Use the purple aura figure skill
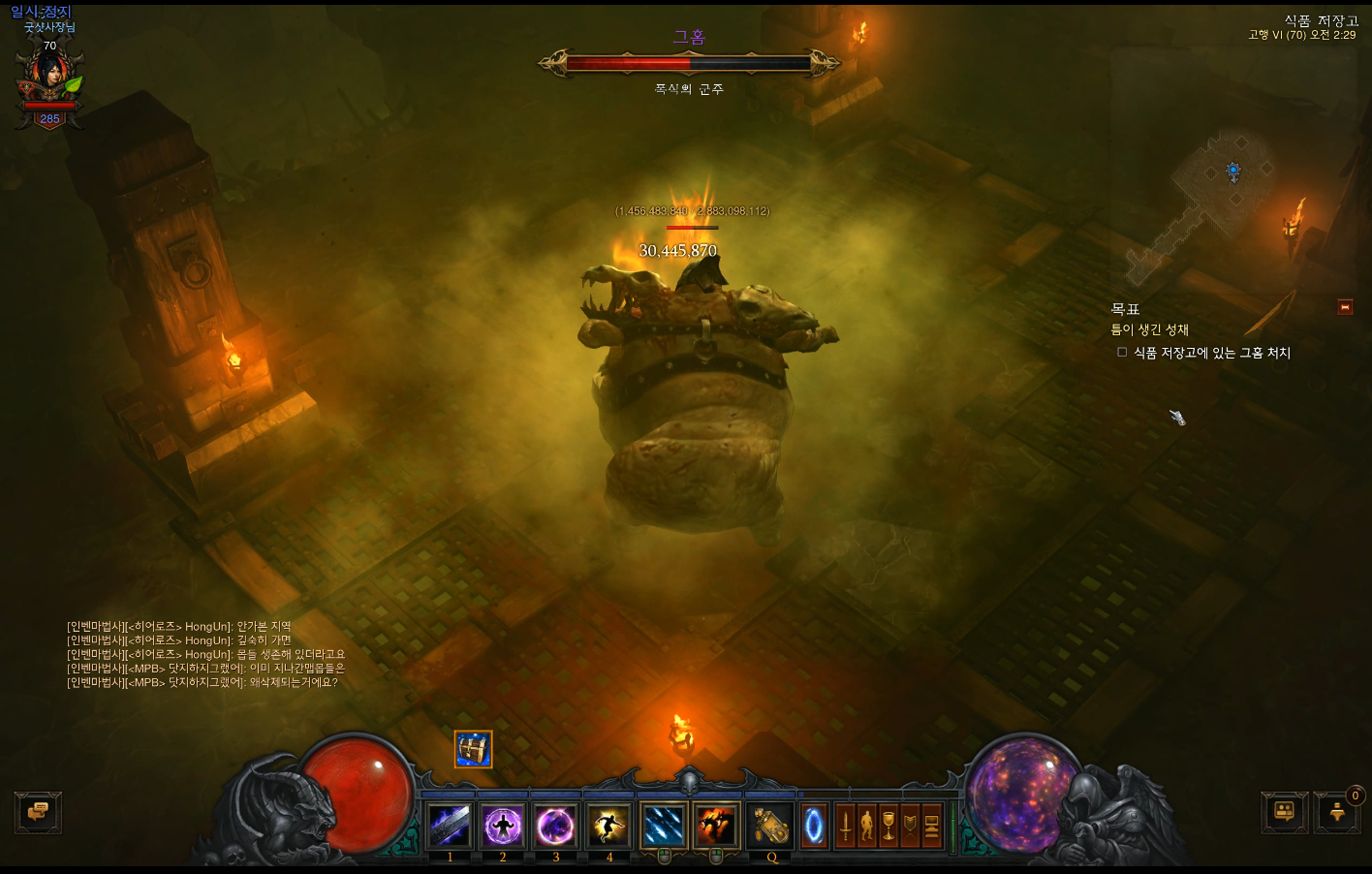The width and height of the screenshot is (1372, 874). 503,827
